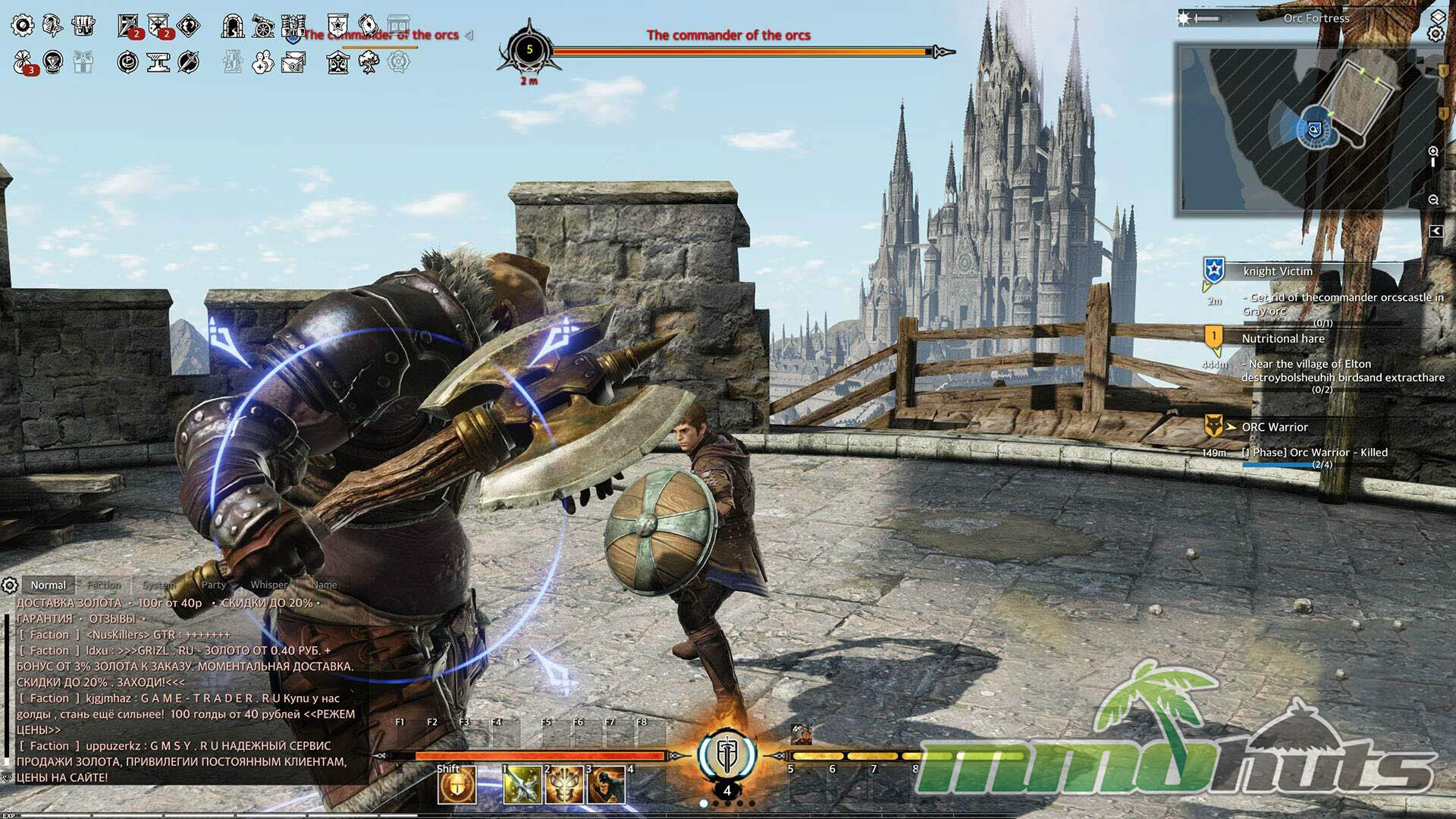
Task: Switch to the Faction chat tab
Action: click(104, 585)
